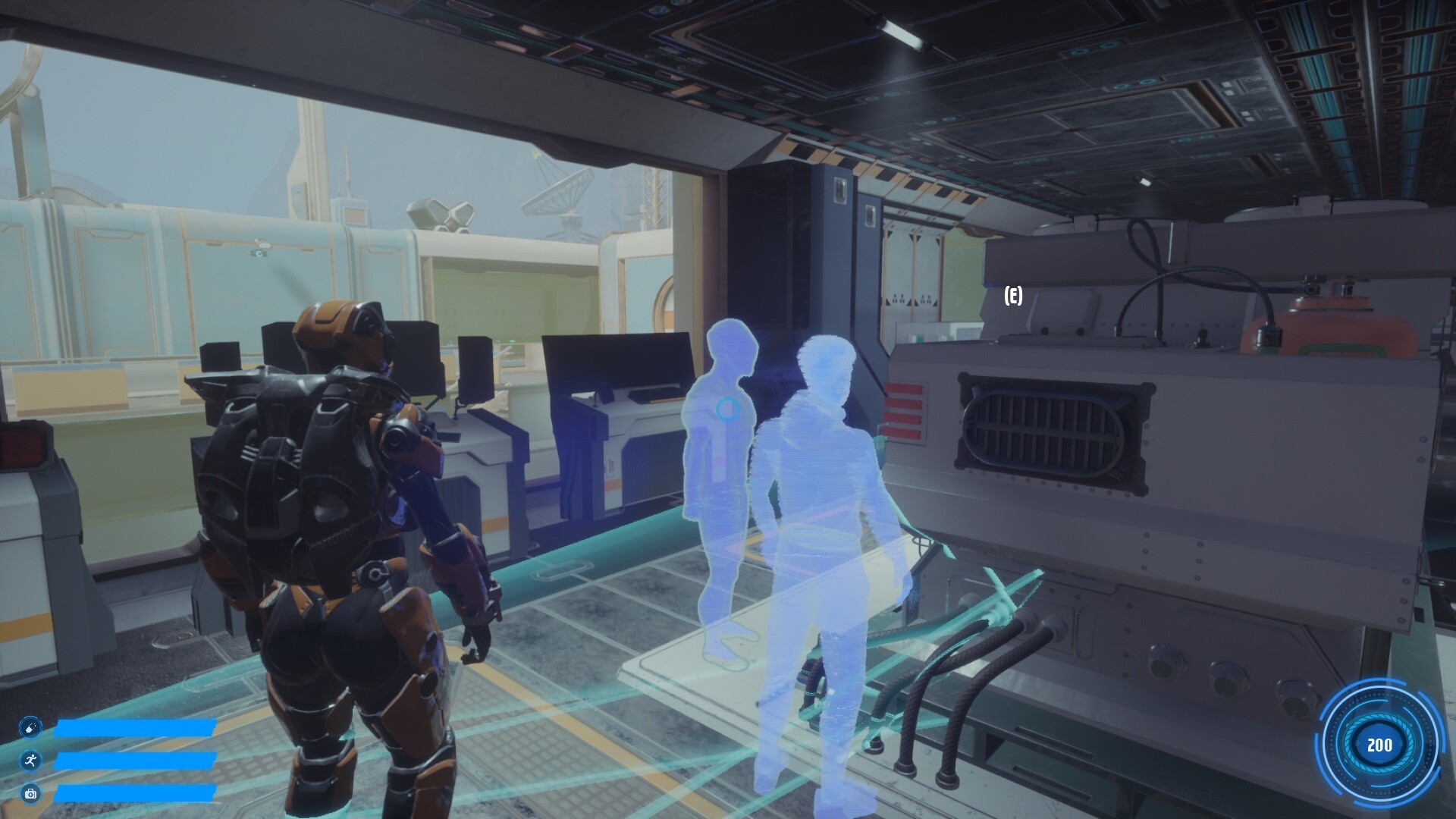Click the blue circular targeting reticle

tap(728, 410)
